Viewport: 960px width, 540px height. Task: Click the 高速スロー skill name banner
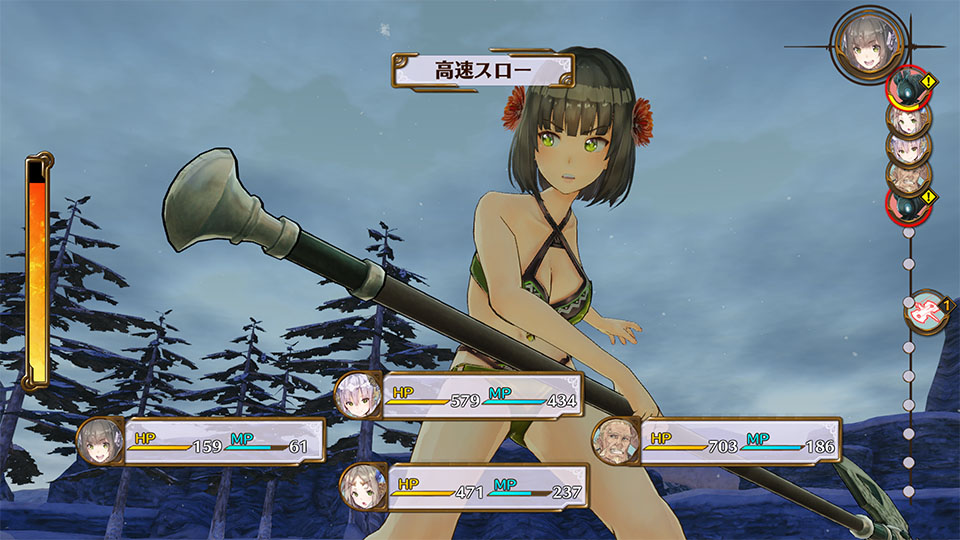(483, 71)
